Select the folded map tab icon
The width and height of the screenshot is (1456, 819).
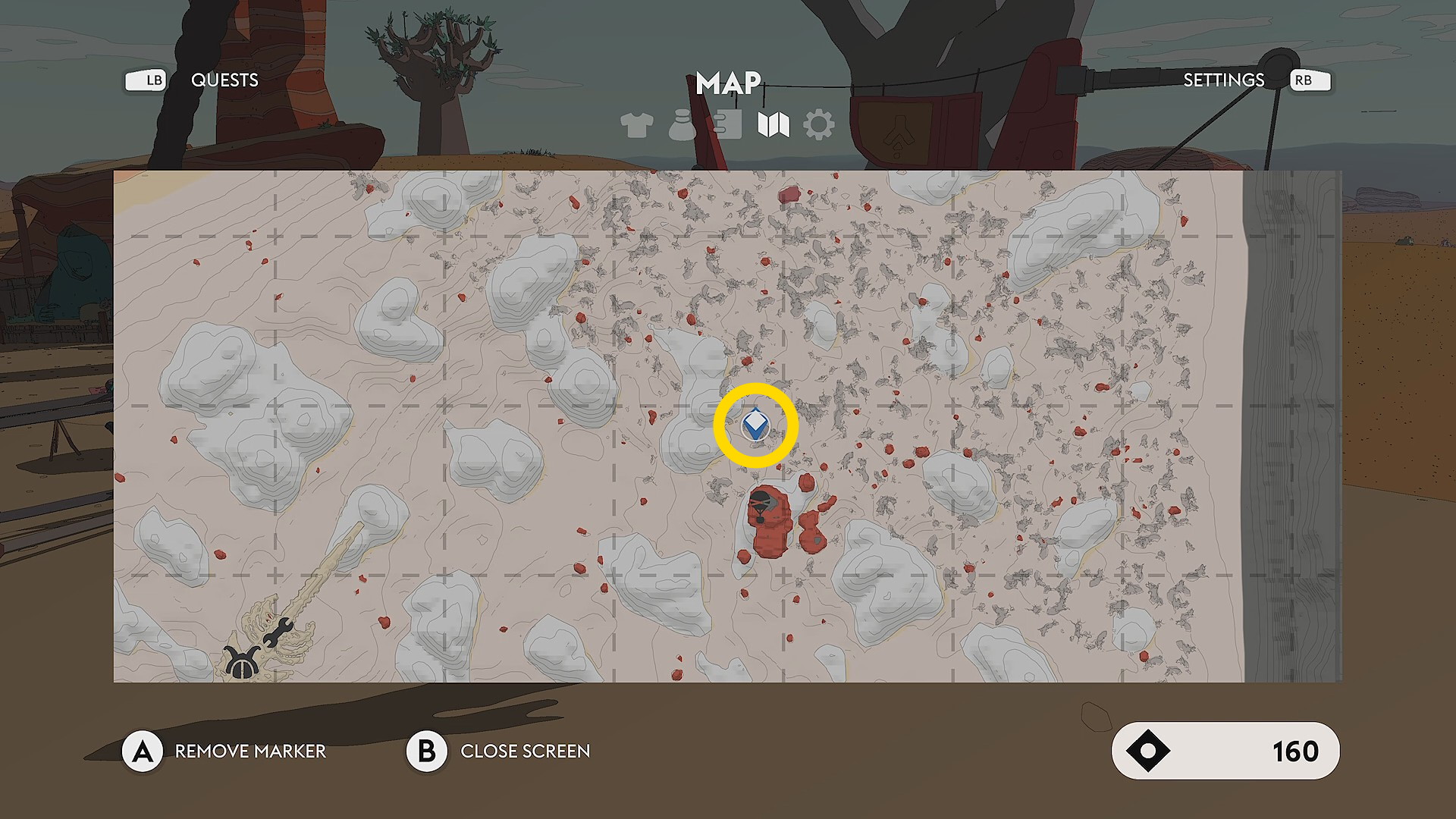tap(773, 125)
